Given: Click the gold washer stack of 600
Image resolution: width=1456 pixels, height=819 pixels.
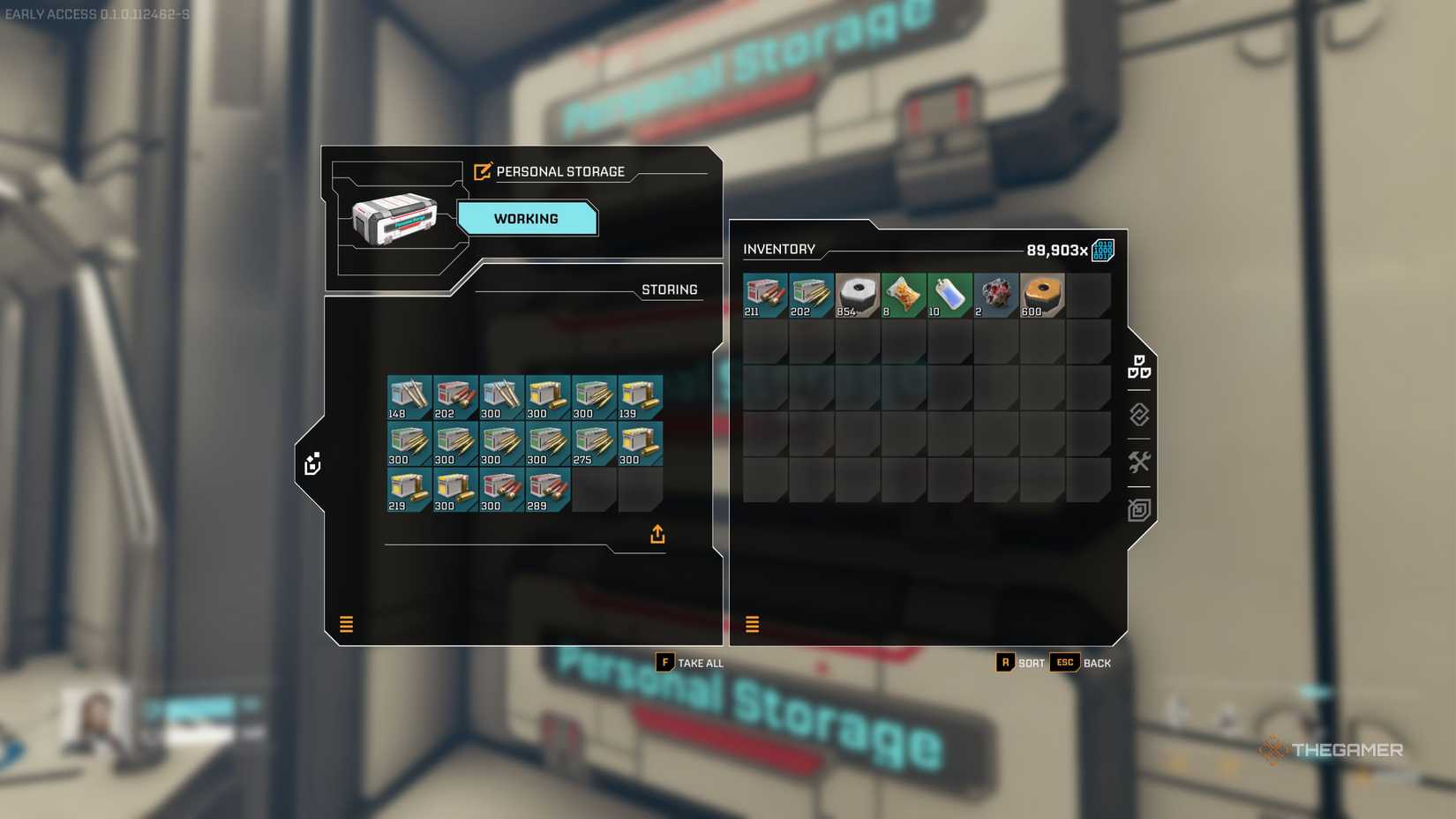Looking at the screenshot, I should pos(1041,295).
